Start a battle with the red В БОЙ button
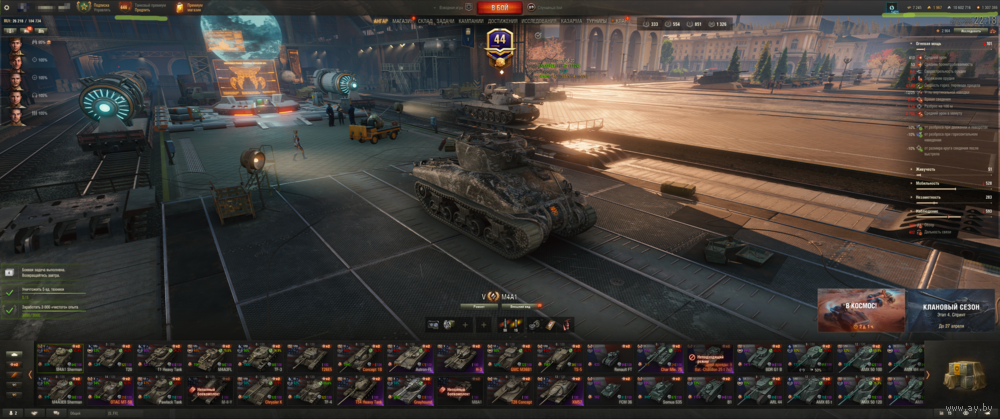 [x=499, y=7]
